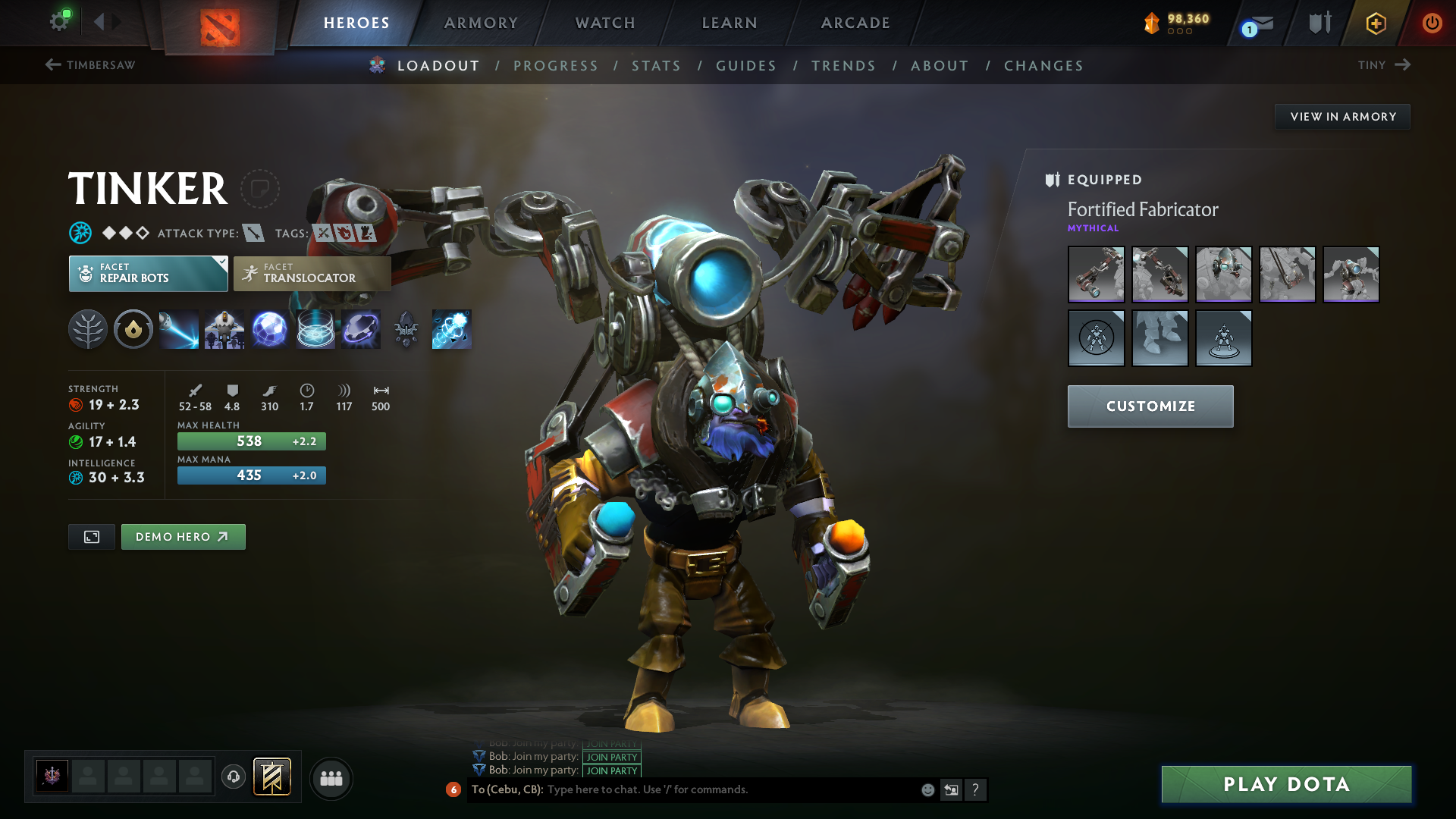Go to next hero Tiny
Viewport: 1456px width, 819px height.
1384,65
